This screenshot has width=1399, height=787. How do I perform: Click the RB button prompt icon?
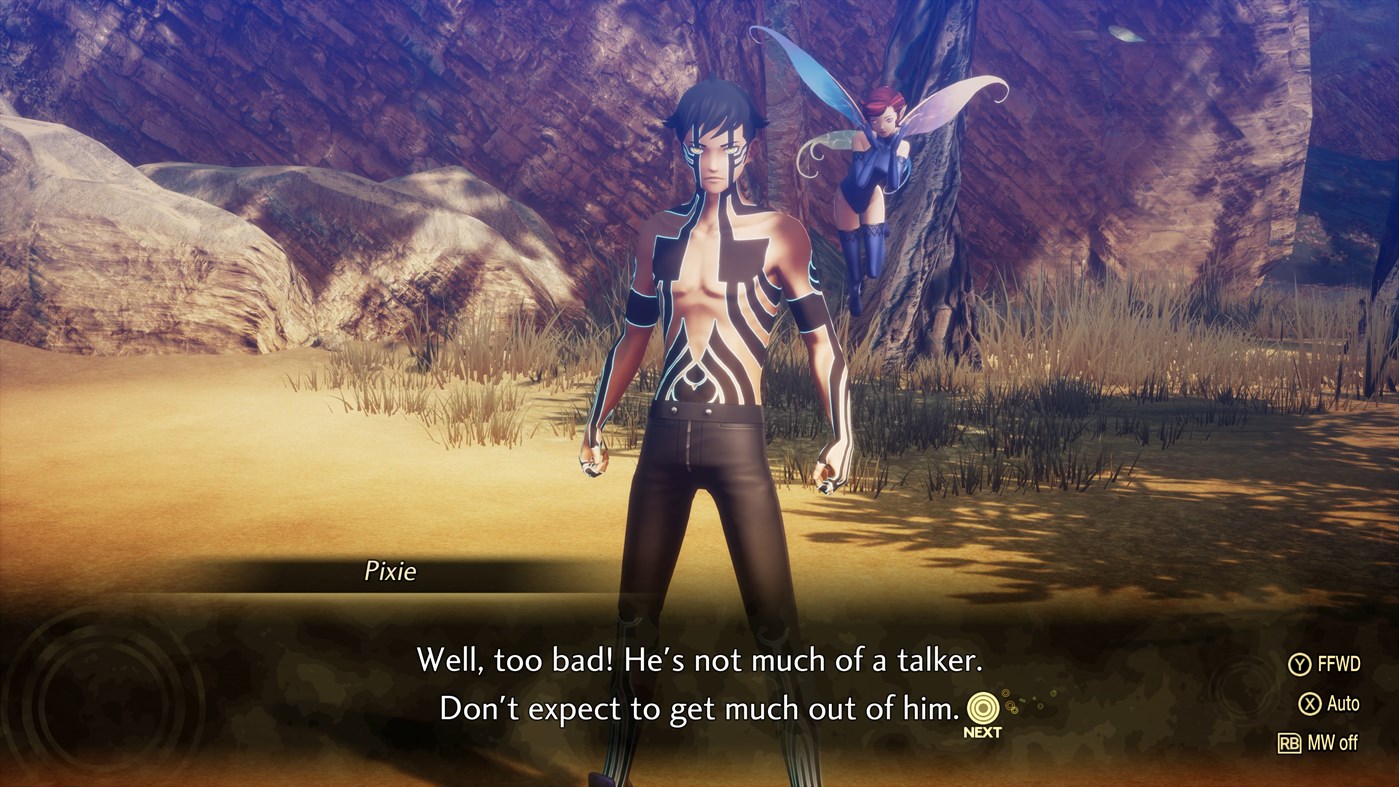tap(1293, 743)
